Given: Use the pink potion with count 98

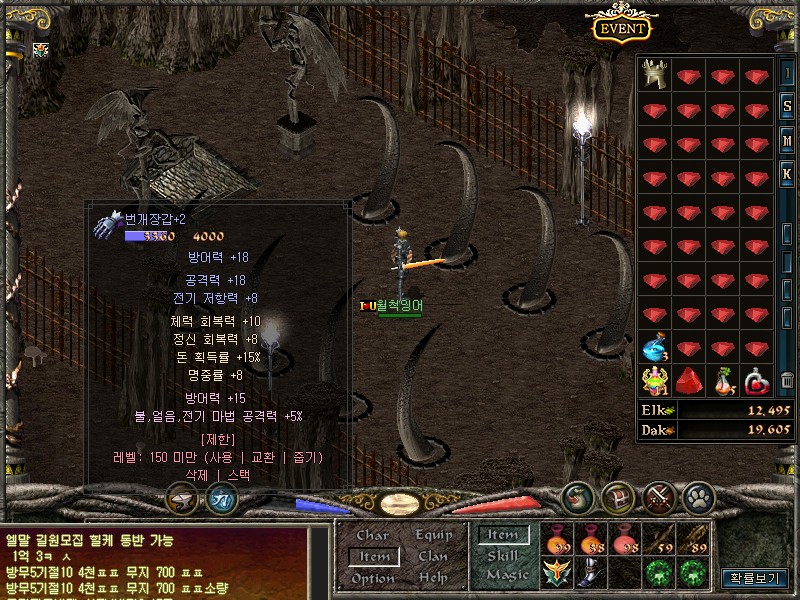Looking at the screenshot, I should (624, 541).
